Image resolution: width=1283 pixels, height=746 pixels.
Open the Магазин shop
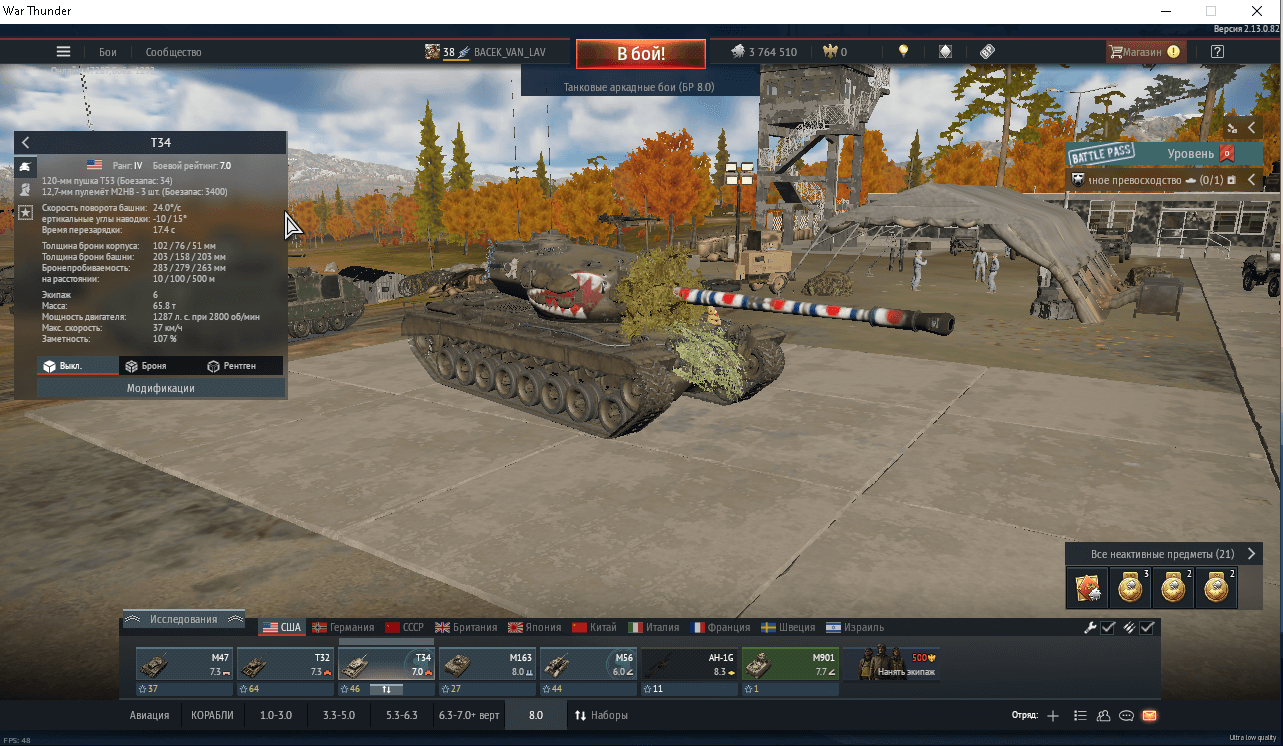pos(1145,52)
